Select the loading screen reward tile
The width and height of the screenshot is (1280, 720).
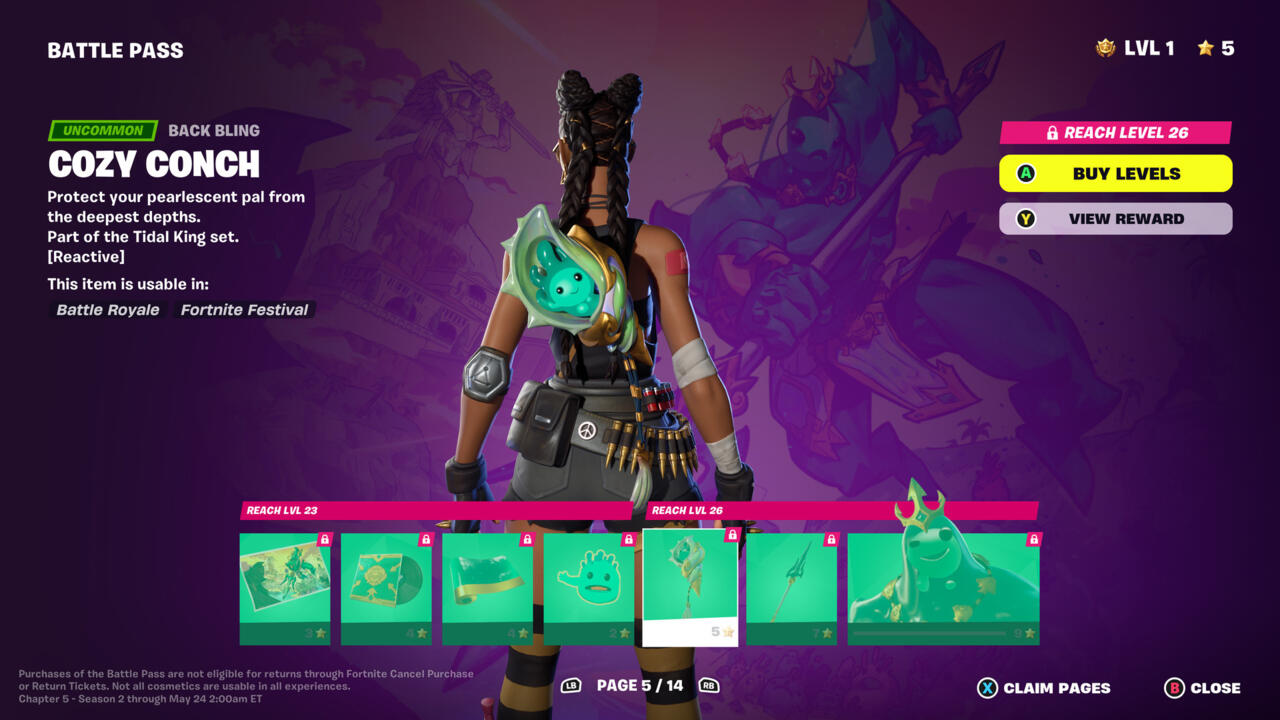pos(284,588)
